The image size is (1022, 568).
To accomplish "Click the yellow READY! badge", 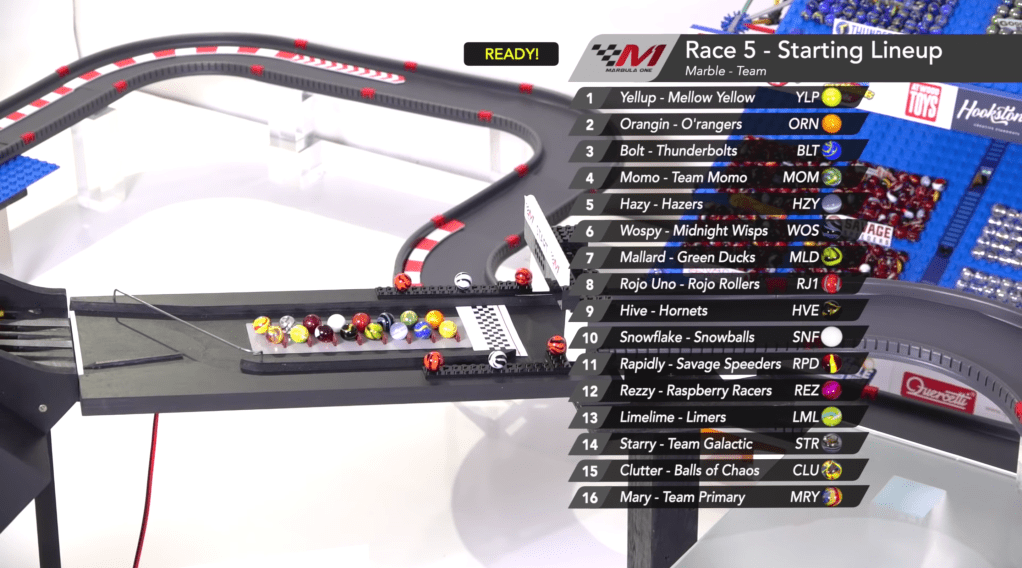I will coord(511,54).
